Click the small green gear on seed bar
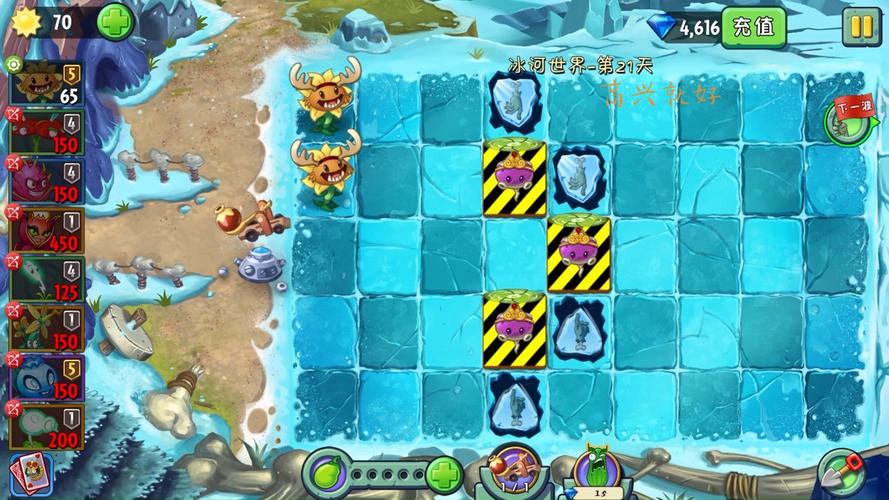This screenshot has height=500, width=889. coord(13,64)
